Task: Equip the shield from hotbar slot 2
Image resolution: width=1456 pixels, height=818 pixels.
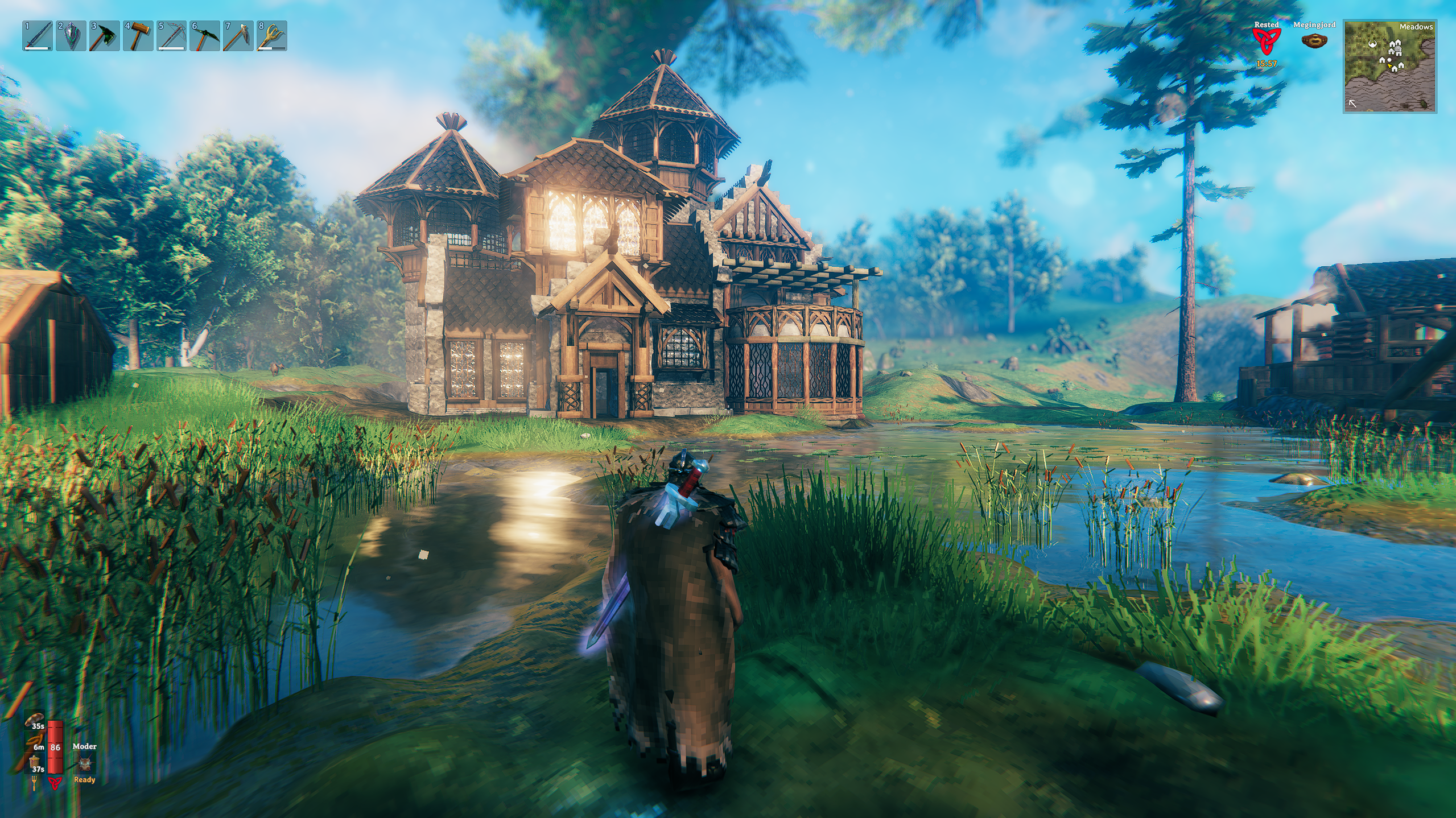Action: pos(71,36)
